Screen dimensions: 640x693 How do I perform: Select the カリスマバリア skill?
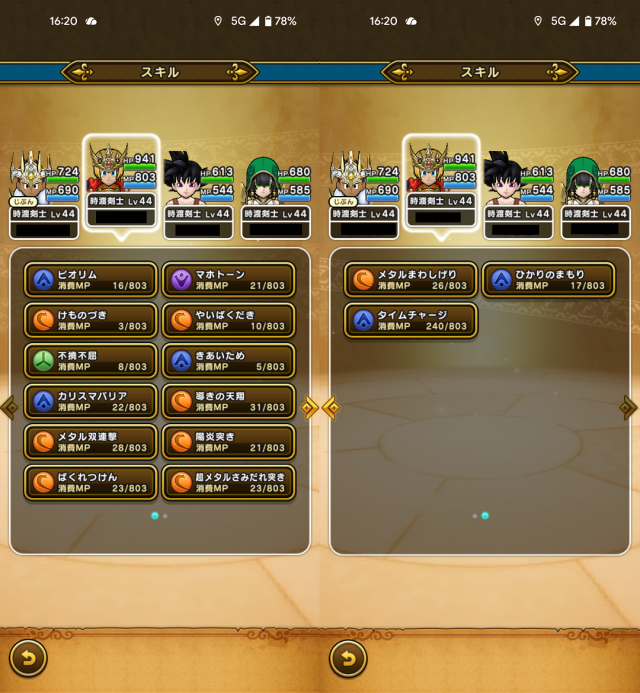coord(92,401)
